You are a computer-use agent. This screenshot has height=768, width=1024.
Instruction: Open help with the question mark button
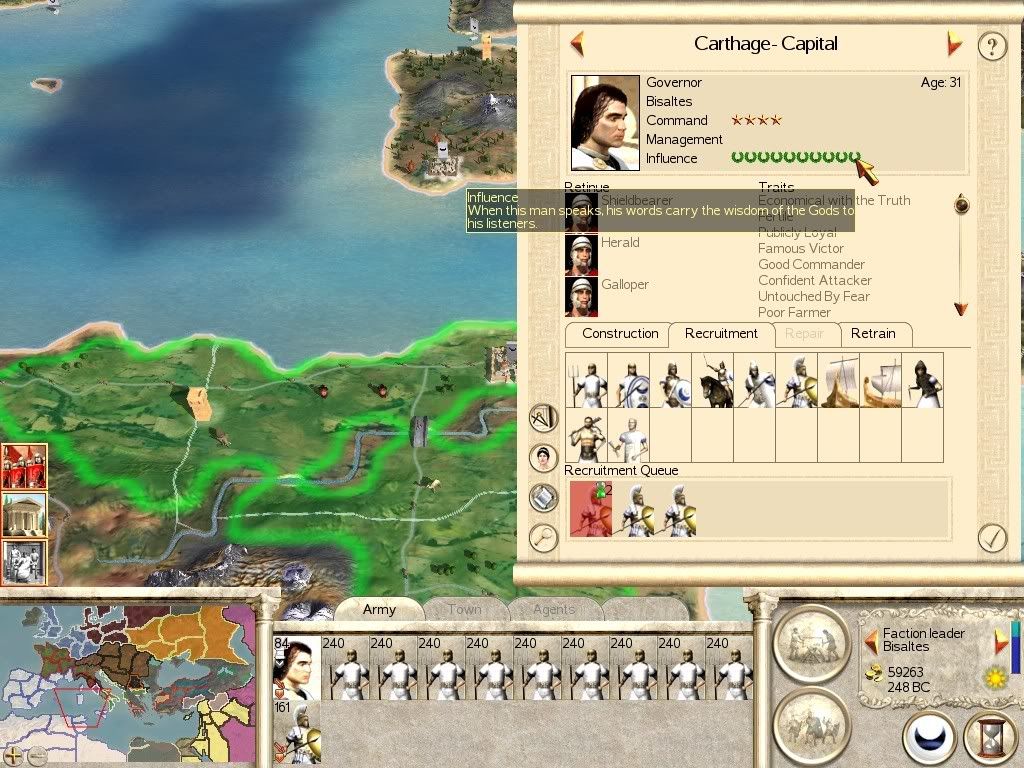(x=991, y=46)
